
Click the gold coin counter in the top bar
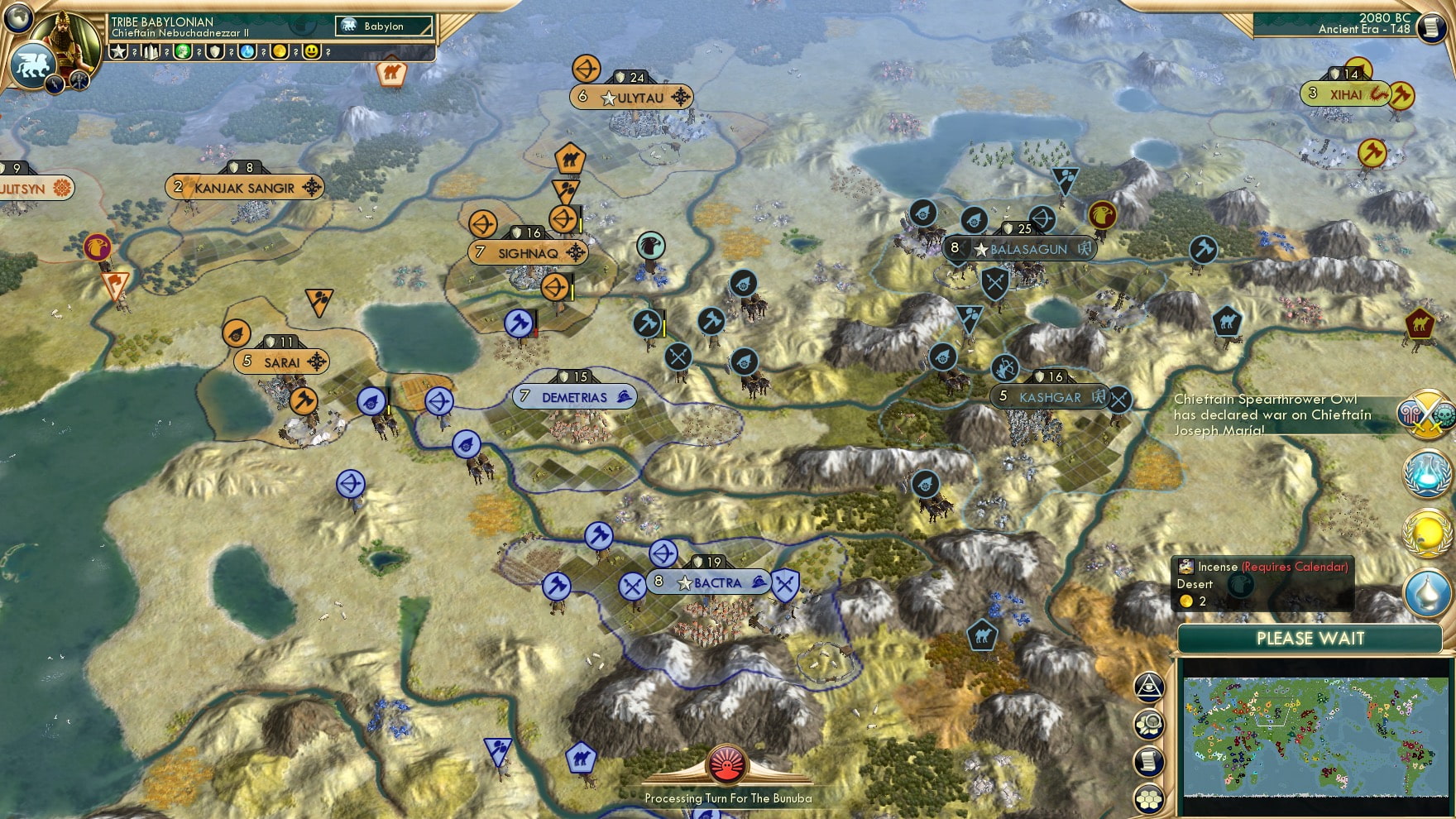(x=280, y=51)
